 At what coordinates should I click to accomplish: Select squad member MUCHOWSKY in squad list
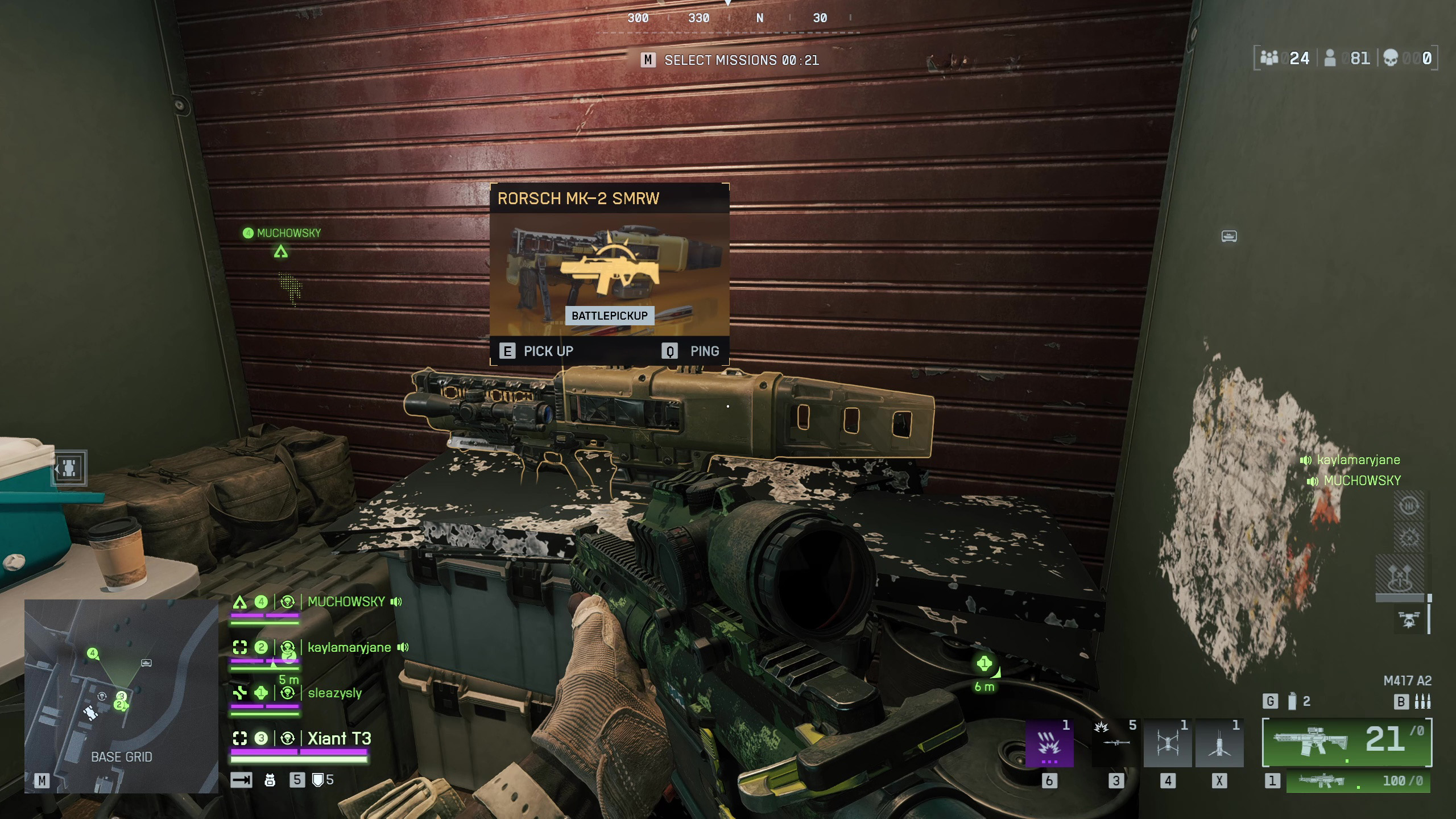pos(346,602)
